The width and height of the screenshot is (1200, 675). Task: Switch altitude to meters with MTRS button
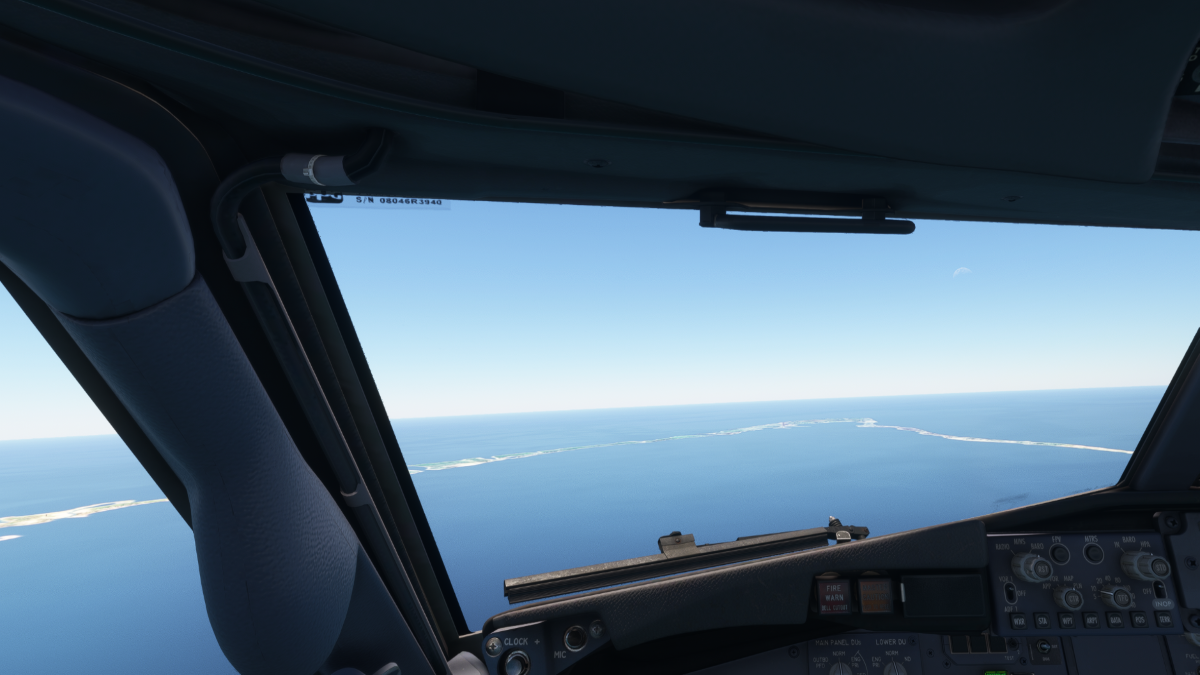(1093, 552)
